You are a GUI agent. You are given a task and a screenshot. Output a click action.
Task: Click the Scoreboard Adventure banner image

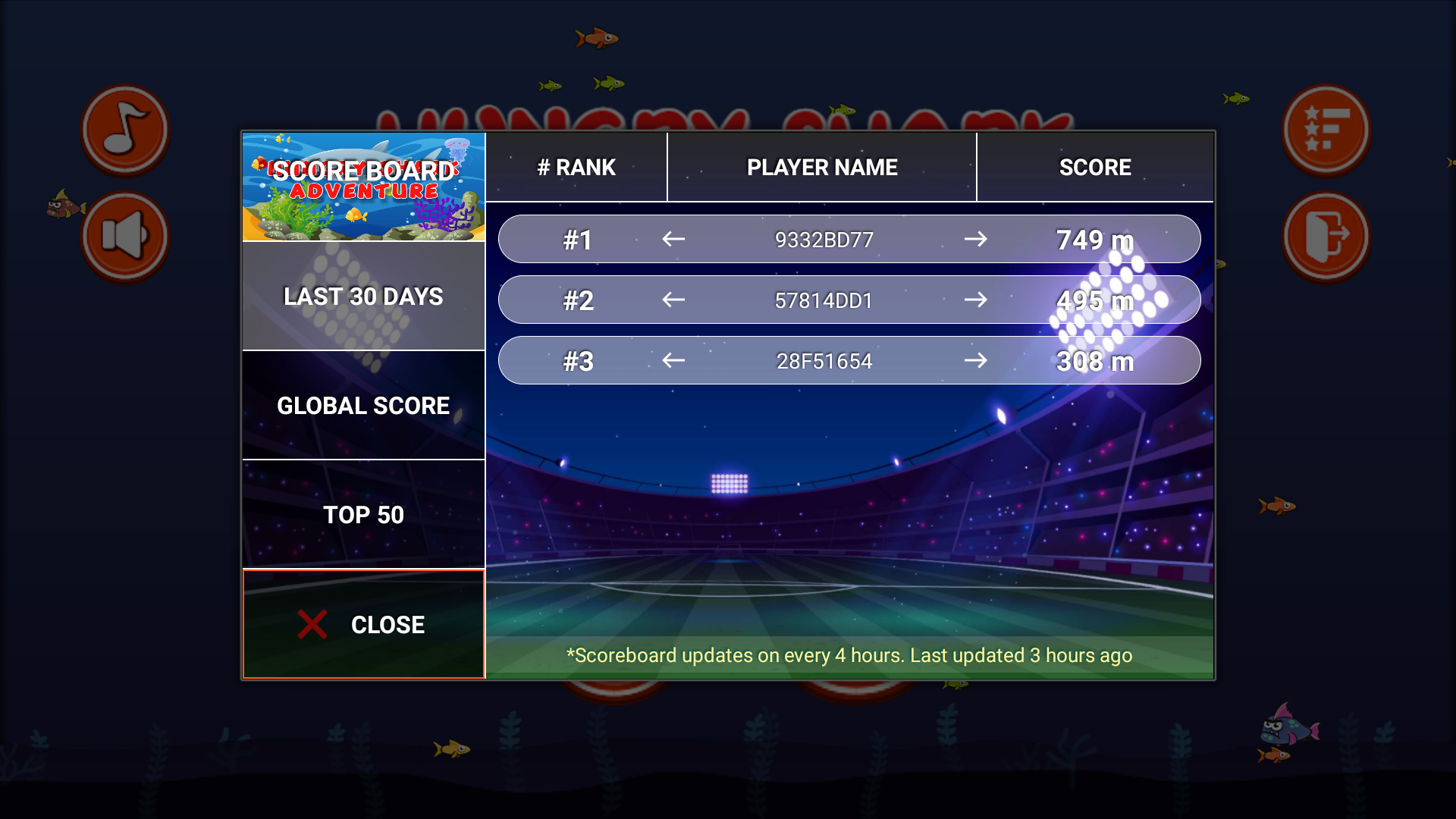(x=362, y=187)
